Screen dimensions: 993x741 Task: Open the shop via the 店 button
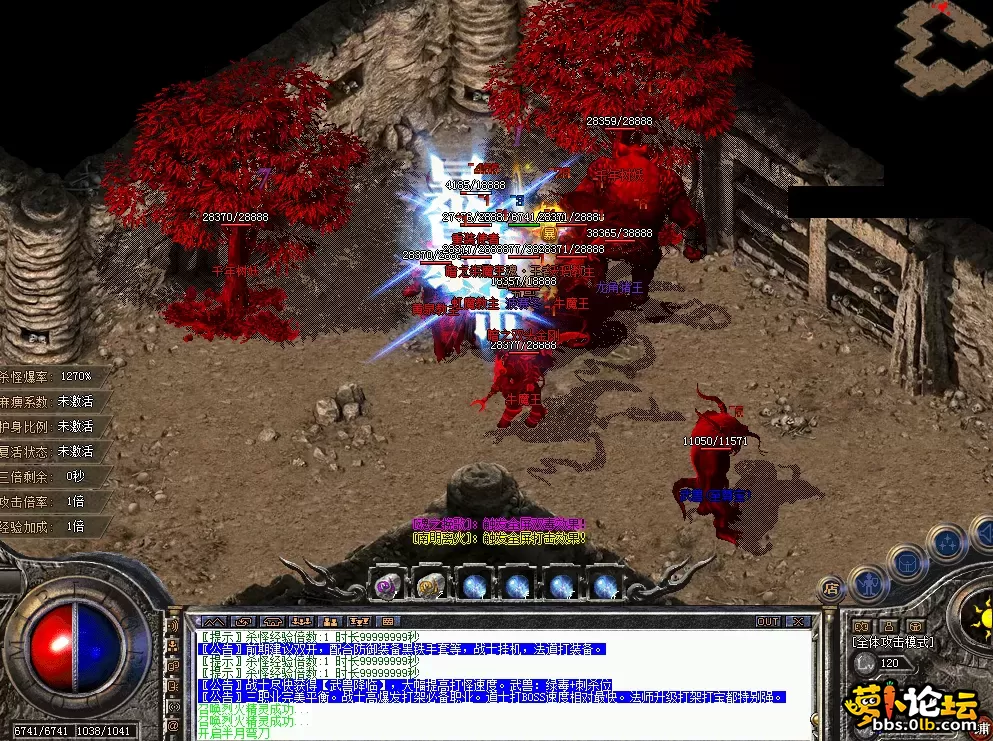tap(829, 589)
